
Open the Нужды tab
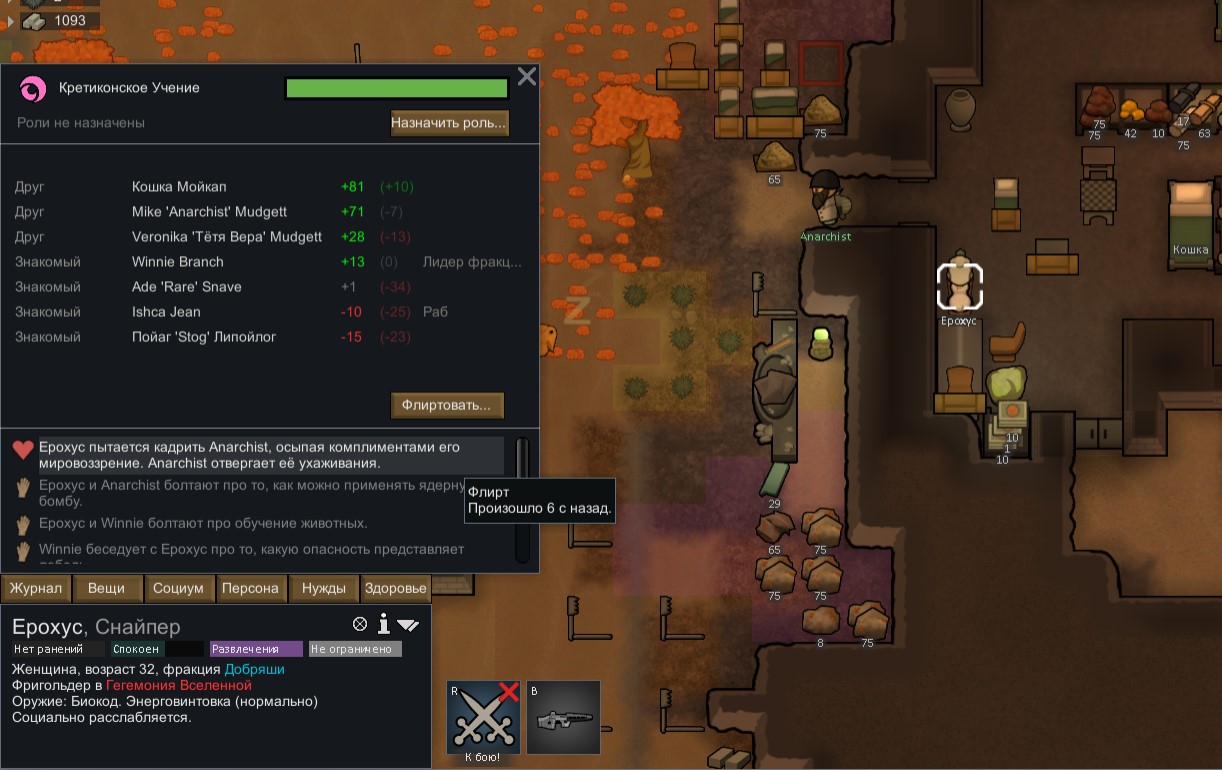click(324, 588)
